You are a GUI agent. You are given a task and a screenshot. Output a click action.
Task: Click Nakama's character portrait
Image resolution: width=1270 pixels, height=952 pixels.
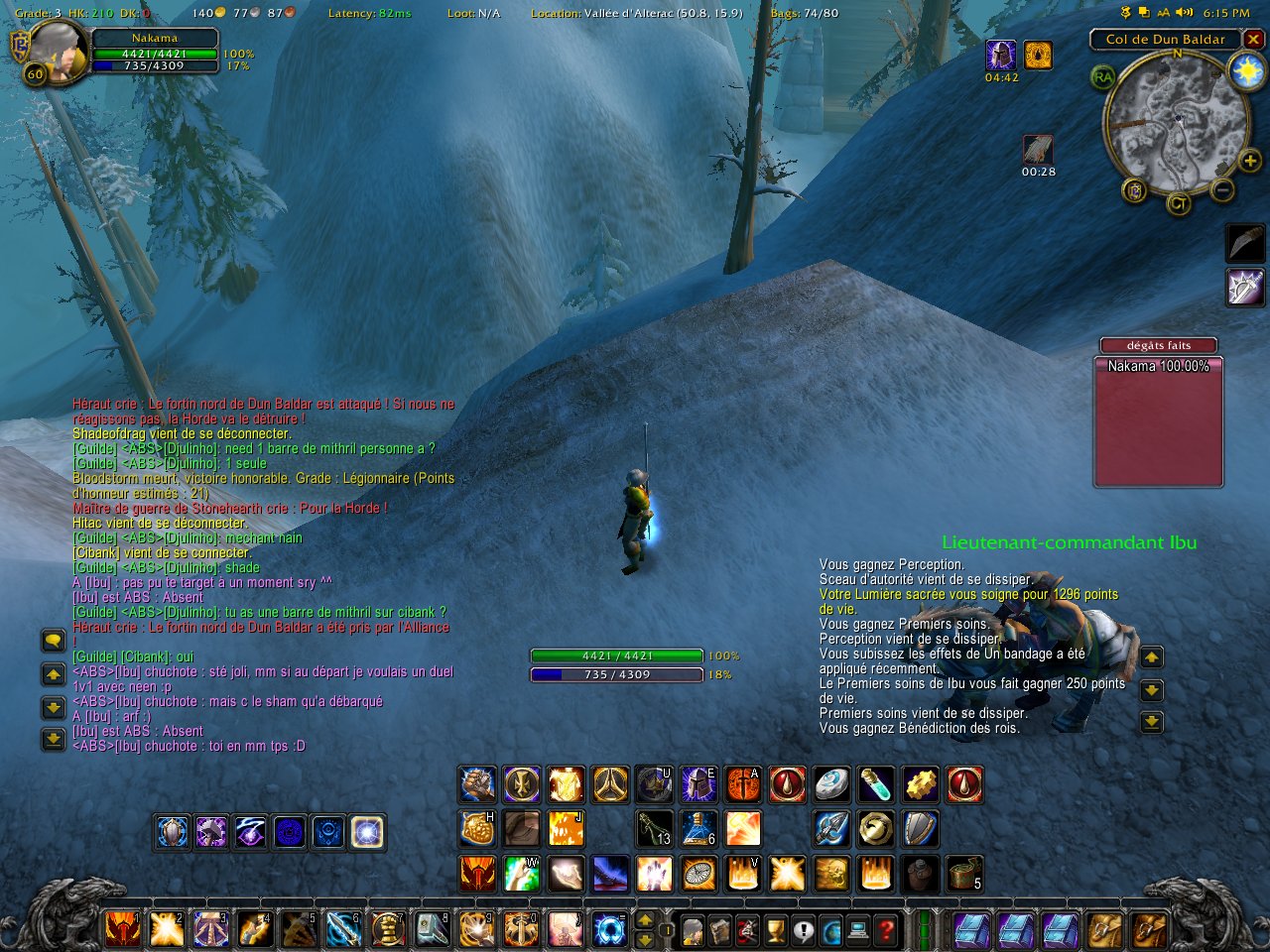coord(60,52)
